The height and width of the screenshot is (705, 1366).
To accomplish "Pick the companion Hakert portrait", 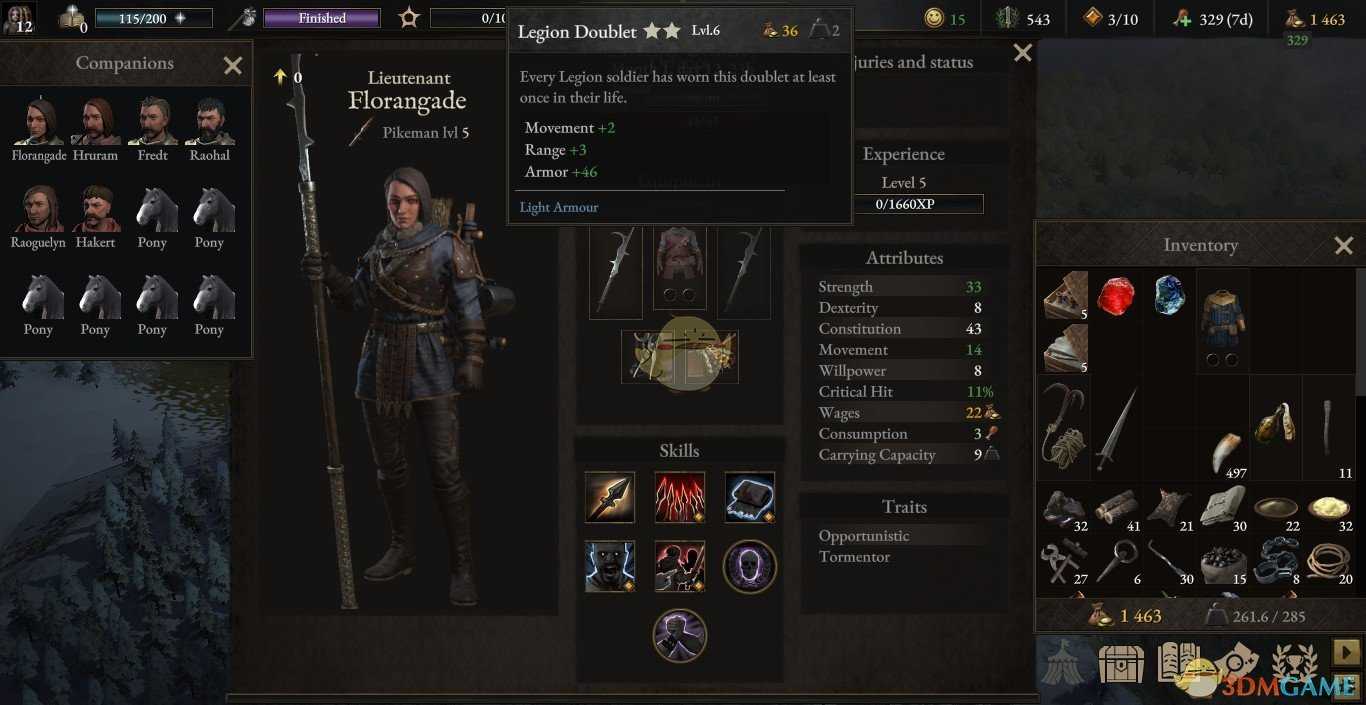I will (95, 209).
